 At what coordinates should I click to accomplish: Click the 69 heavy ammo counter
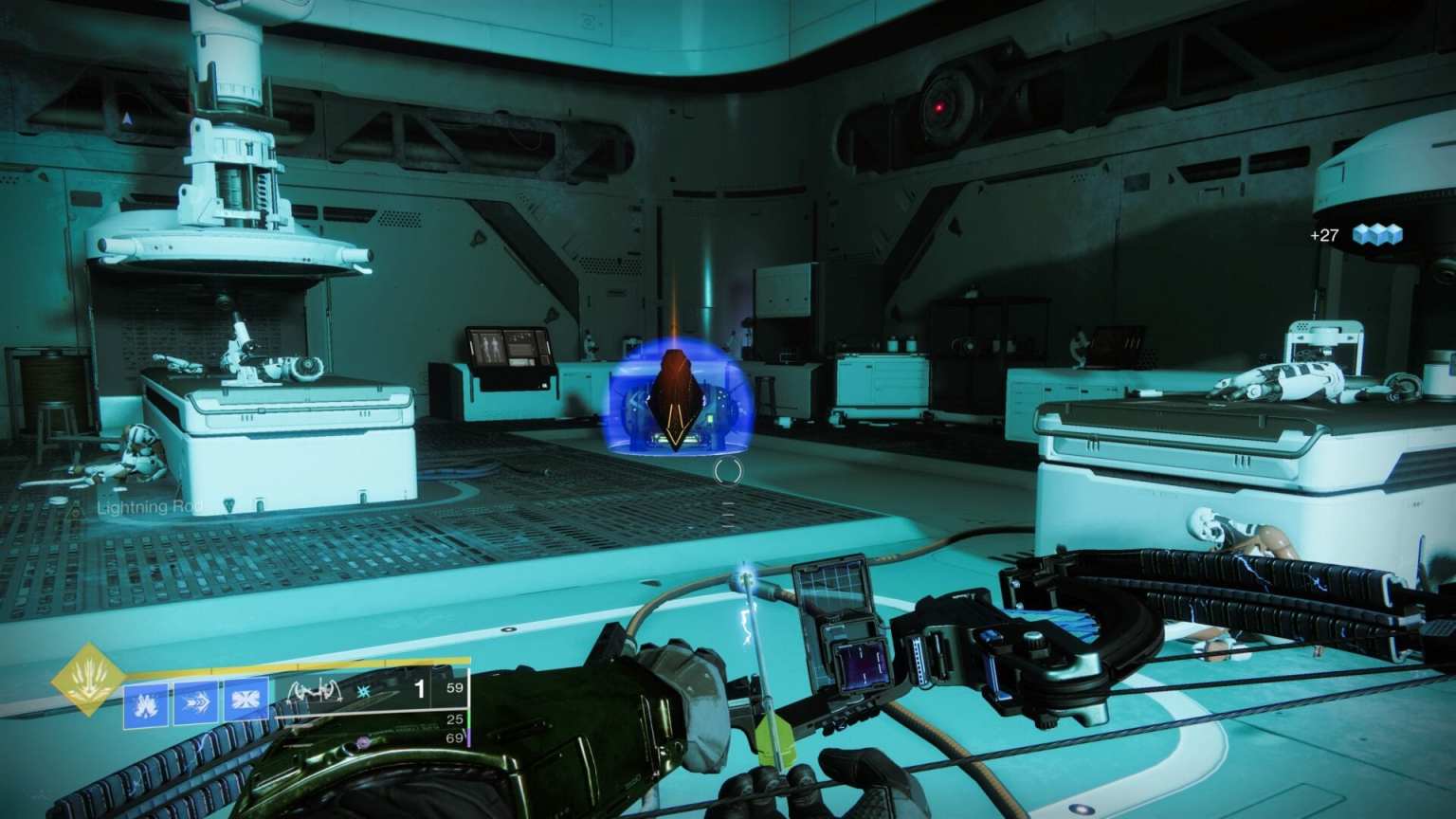[x=456, y=737]
